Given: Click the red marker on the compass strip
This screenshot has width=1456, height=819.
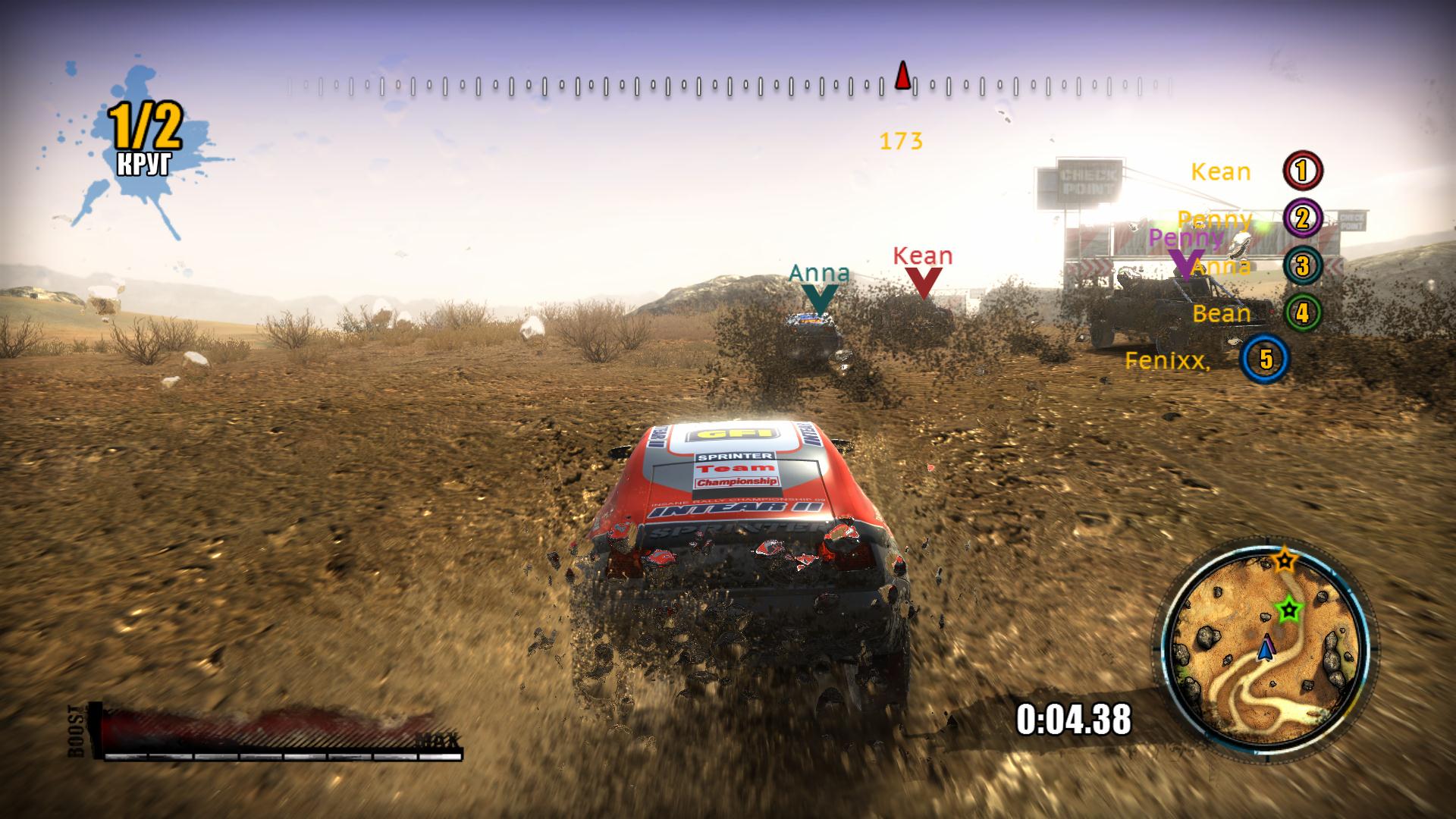Looking at the screenshot, I should tap(902, 76).
